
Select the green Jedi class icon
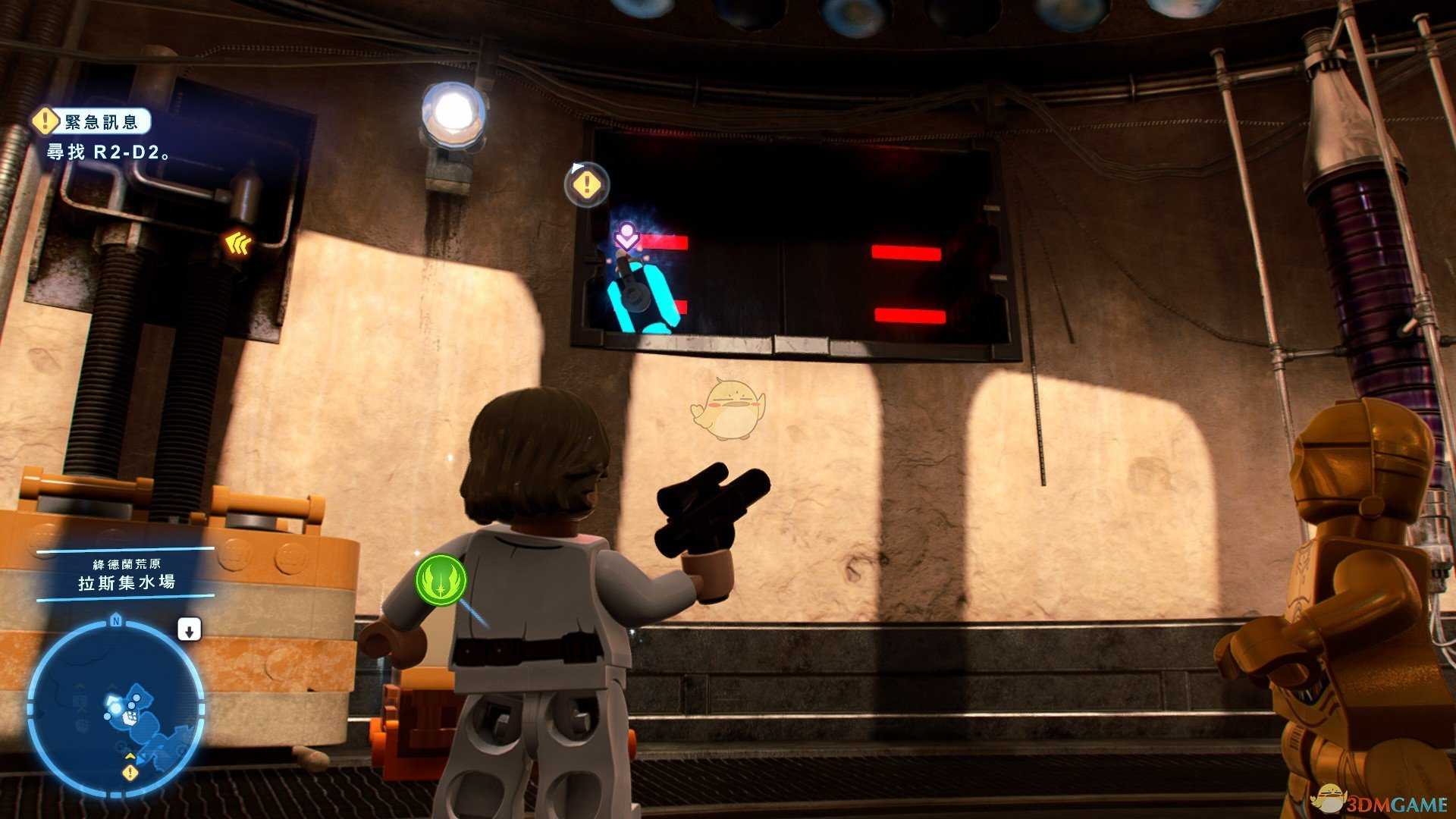point(441,580)
